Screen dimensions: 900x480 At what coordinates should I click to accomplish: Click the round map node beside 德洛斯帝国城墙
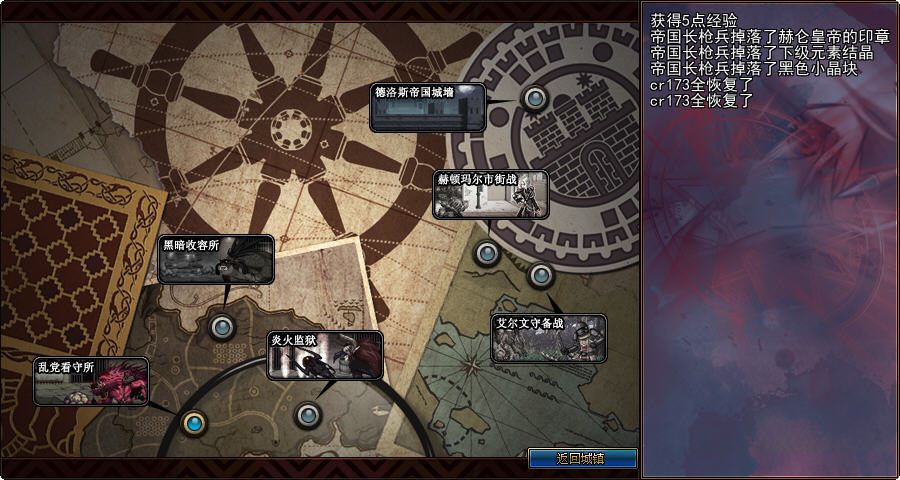[x=536, y=98]
